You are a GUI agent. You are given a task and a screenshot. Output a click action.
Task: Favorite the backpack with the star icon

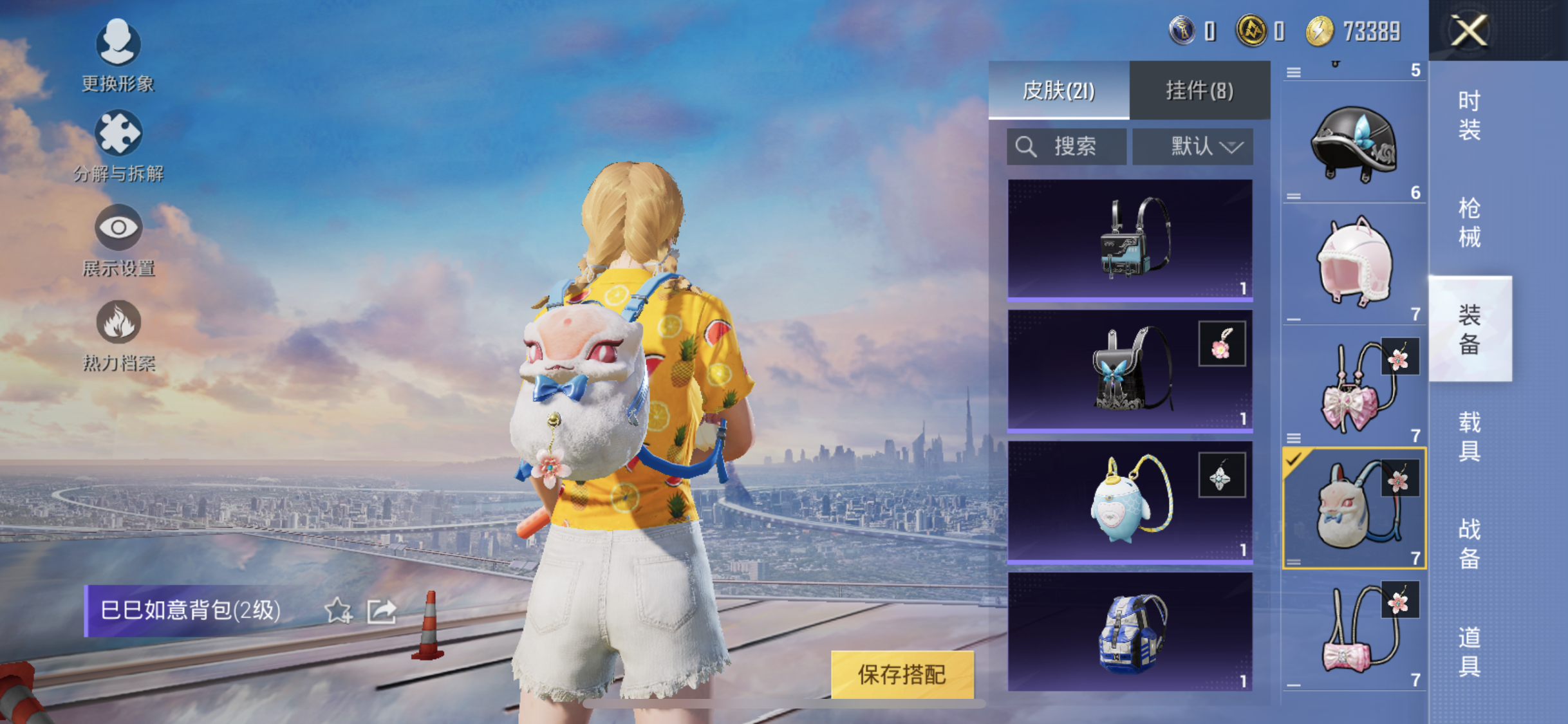[338, 611]
